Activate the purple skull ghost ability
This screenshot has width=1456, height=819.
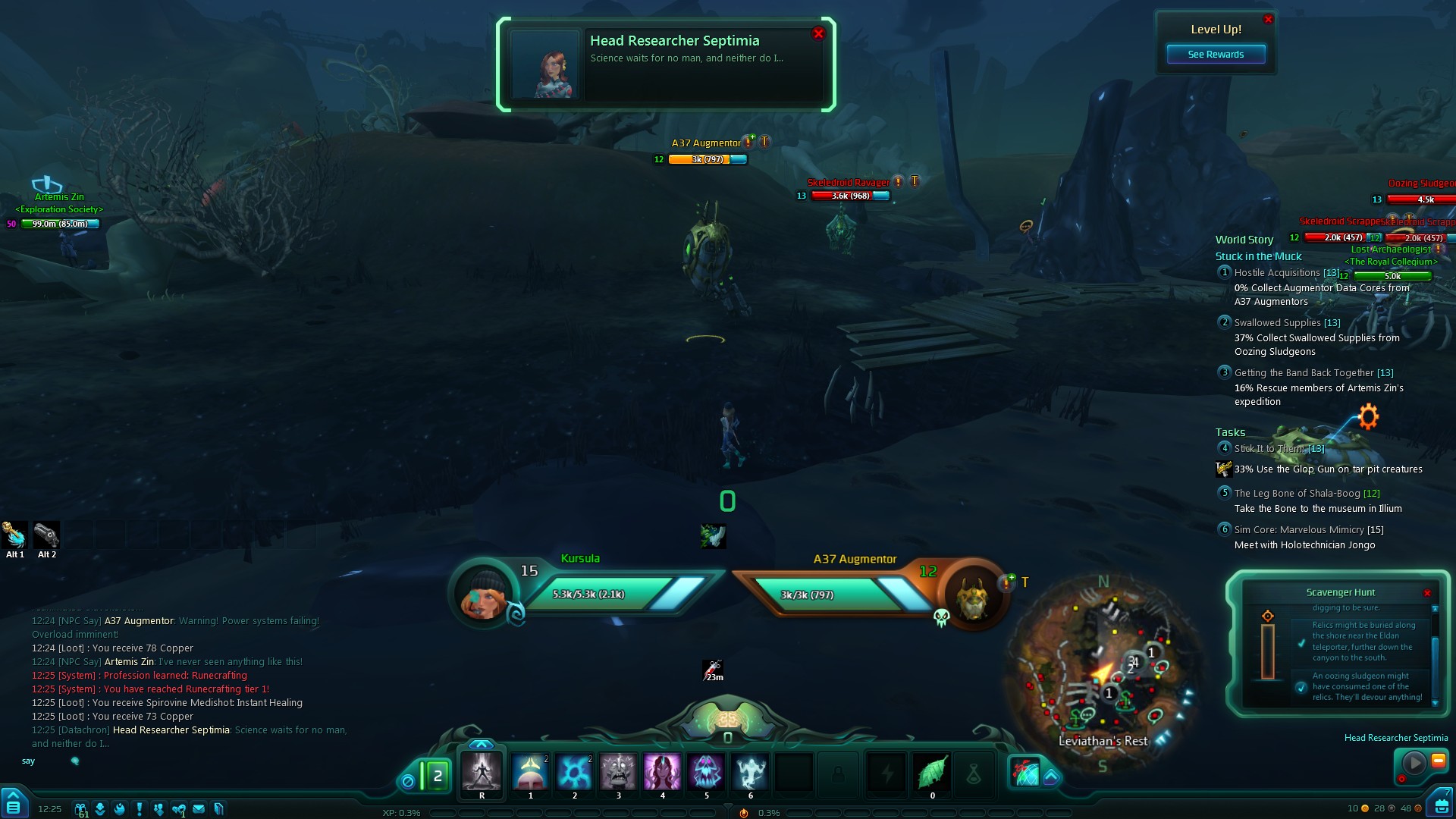[x=706, y=772]
